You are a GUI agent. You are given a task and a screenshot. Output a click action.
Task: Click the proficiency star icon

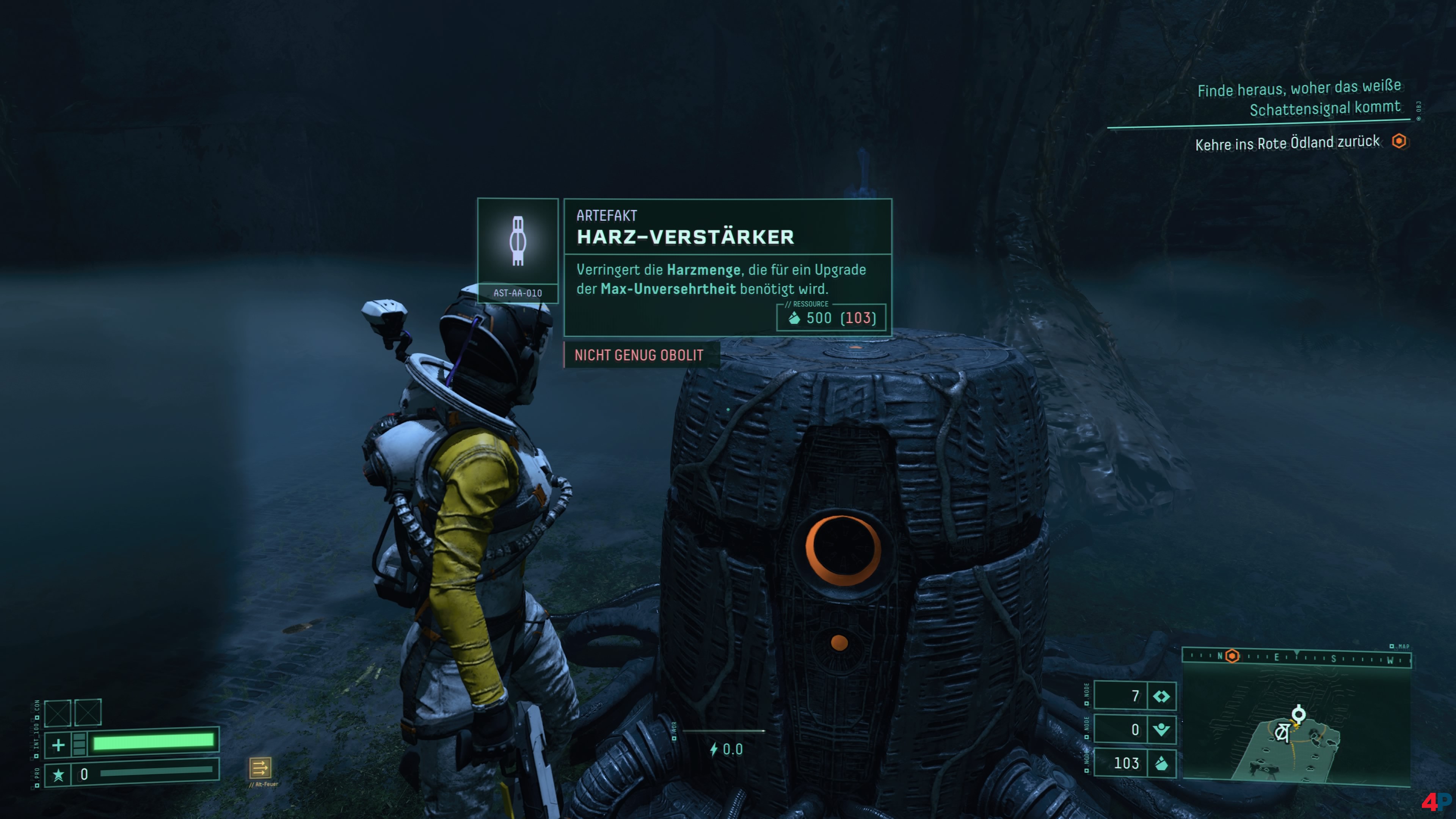58,774
